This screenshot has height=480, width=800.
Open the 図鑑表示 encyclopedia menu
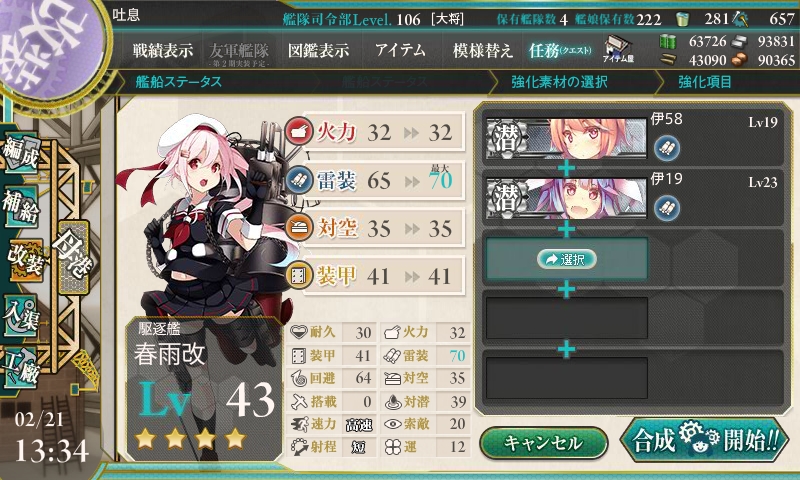[x=318, y=50]
